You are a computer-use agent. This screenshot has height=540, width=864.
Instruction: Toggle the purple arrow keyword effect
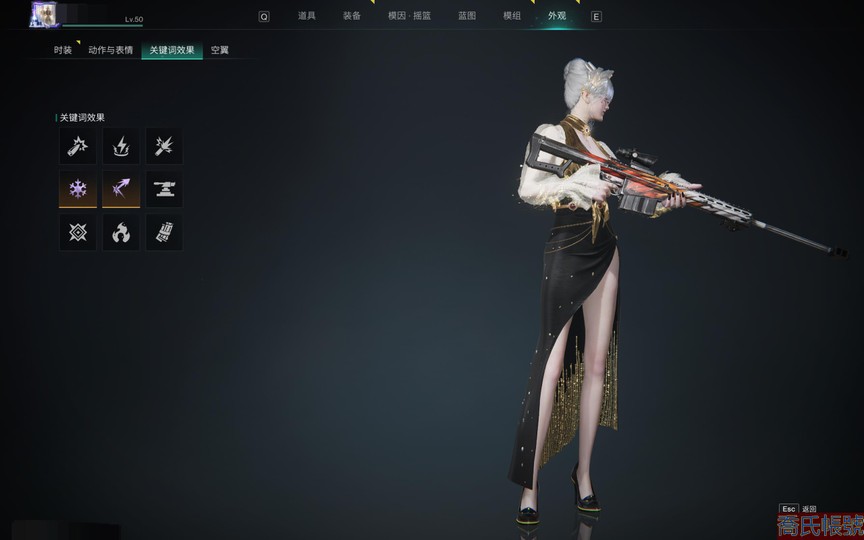(x=121, y=188)
